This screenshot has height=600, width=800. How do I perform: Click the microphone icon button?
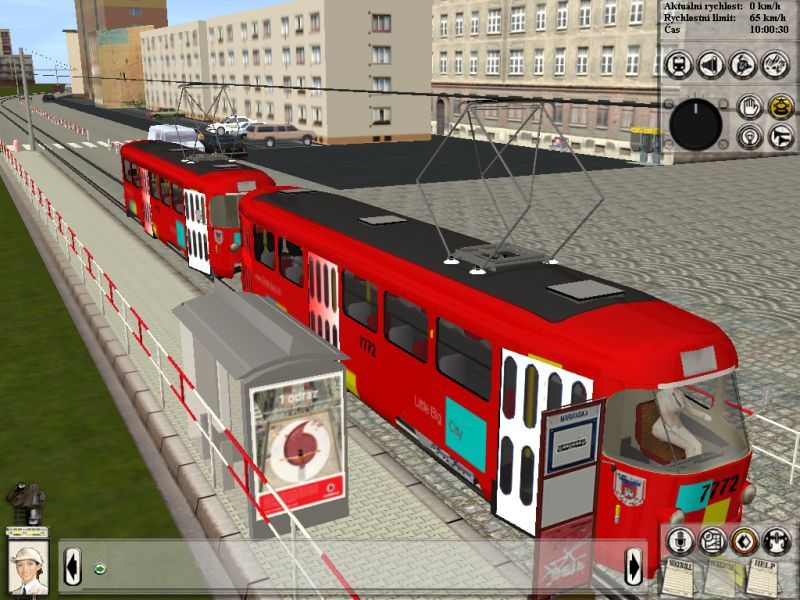tap(680, 541)
